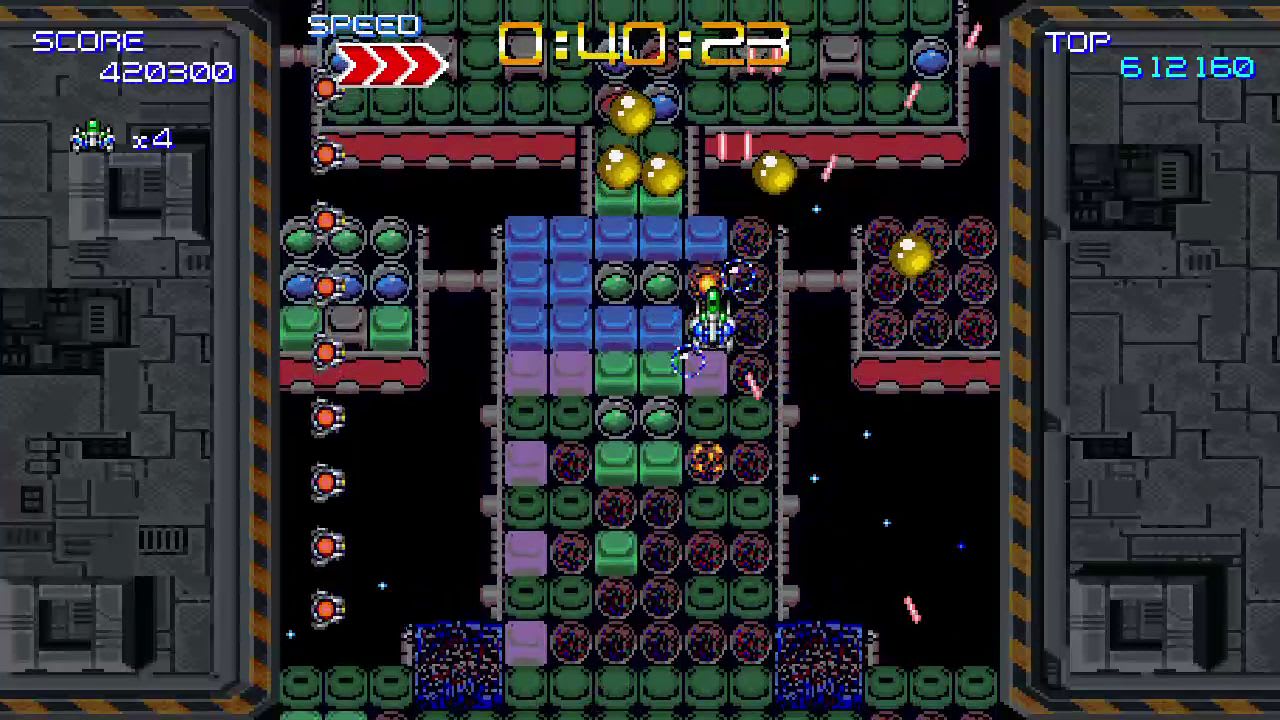The image size is (1280, 720).
Task: Toggle the topmost orange pod in the left row
Action: point(327,88)
